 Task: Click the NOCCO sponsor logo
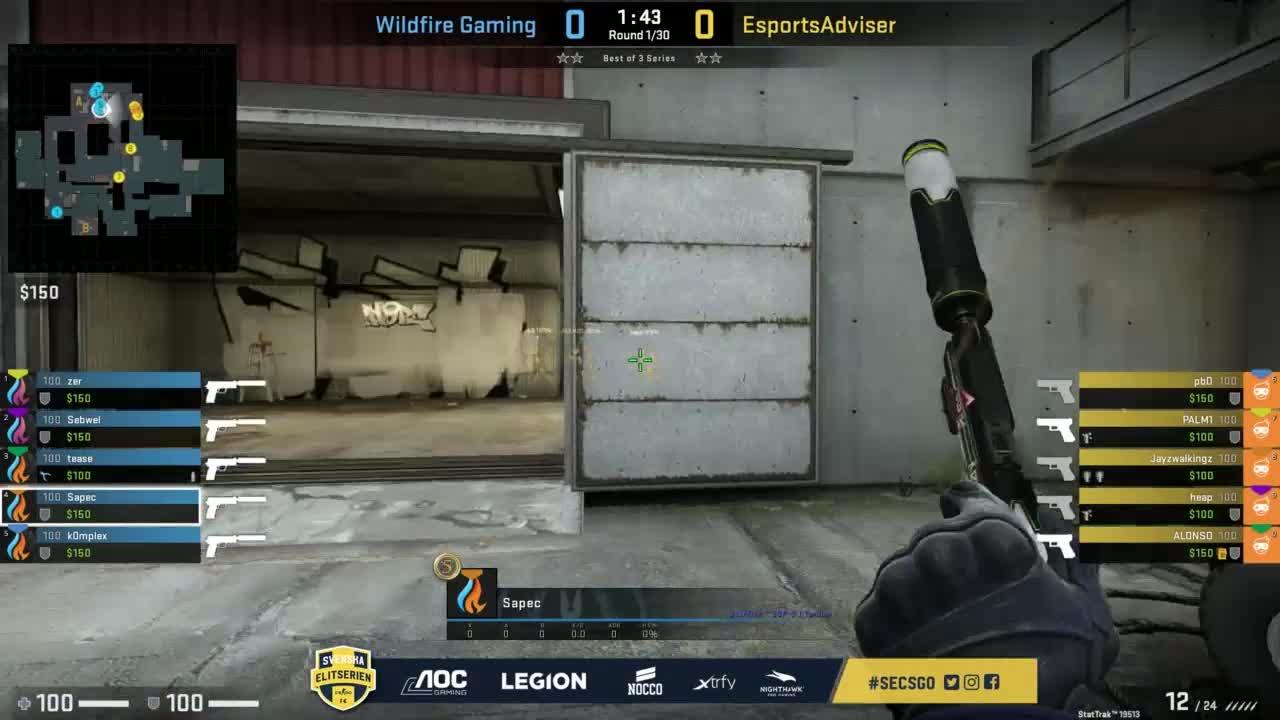(x=645, y=681)
